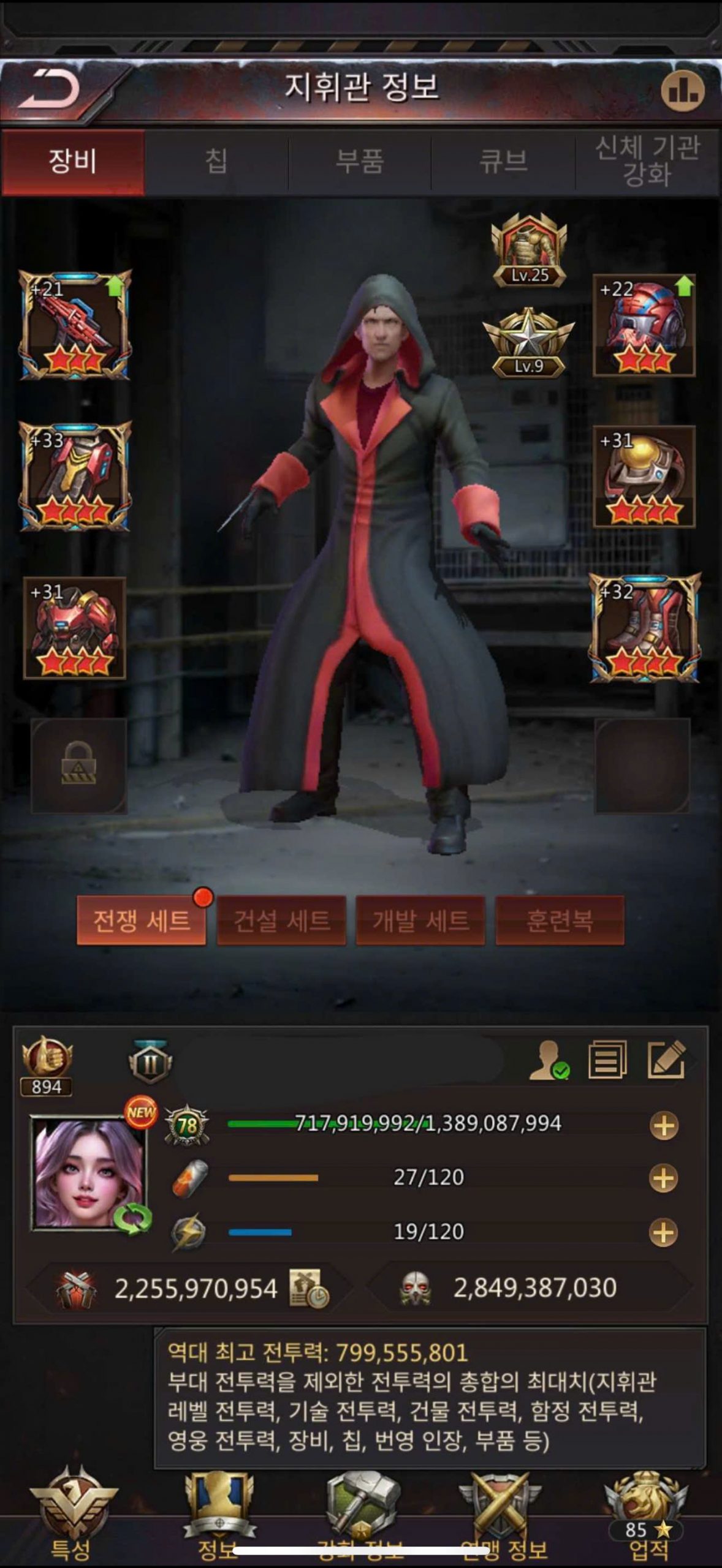The width and height of the screenshot is (722, 1568).
Task: Go back using the return arrow
Action: 50,90
